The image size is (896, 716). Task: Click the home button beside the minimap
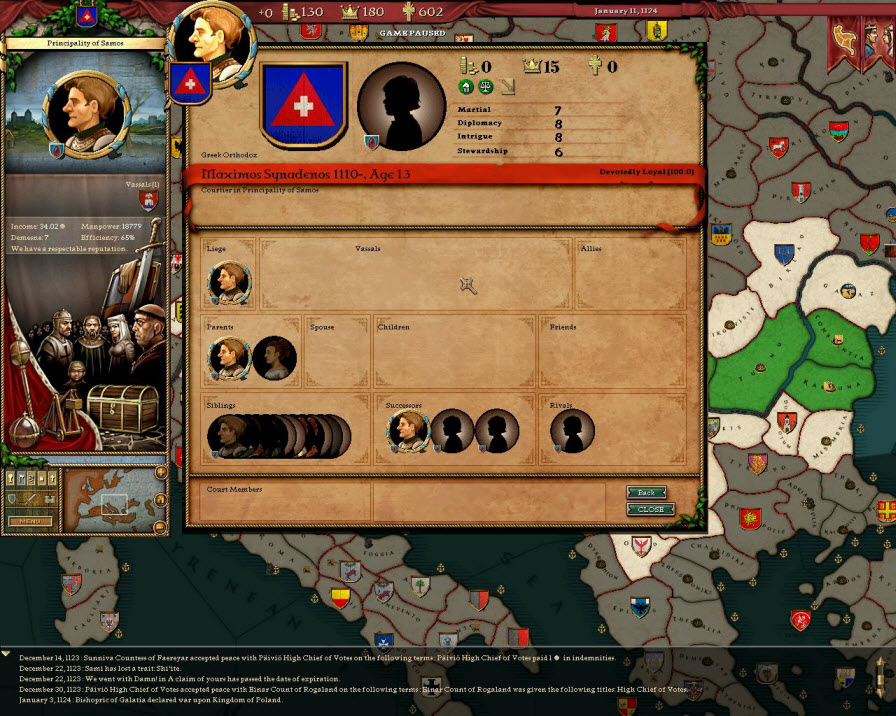[x=160, y=498]
